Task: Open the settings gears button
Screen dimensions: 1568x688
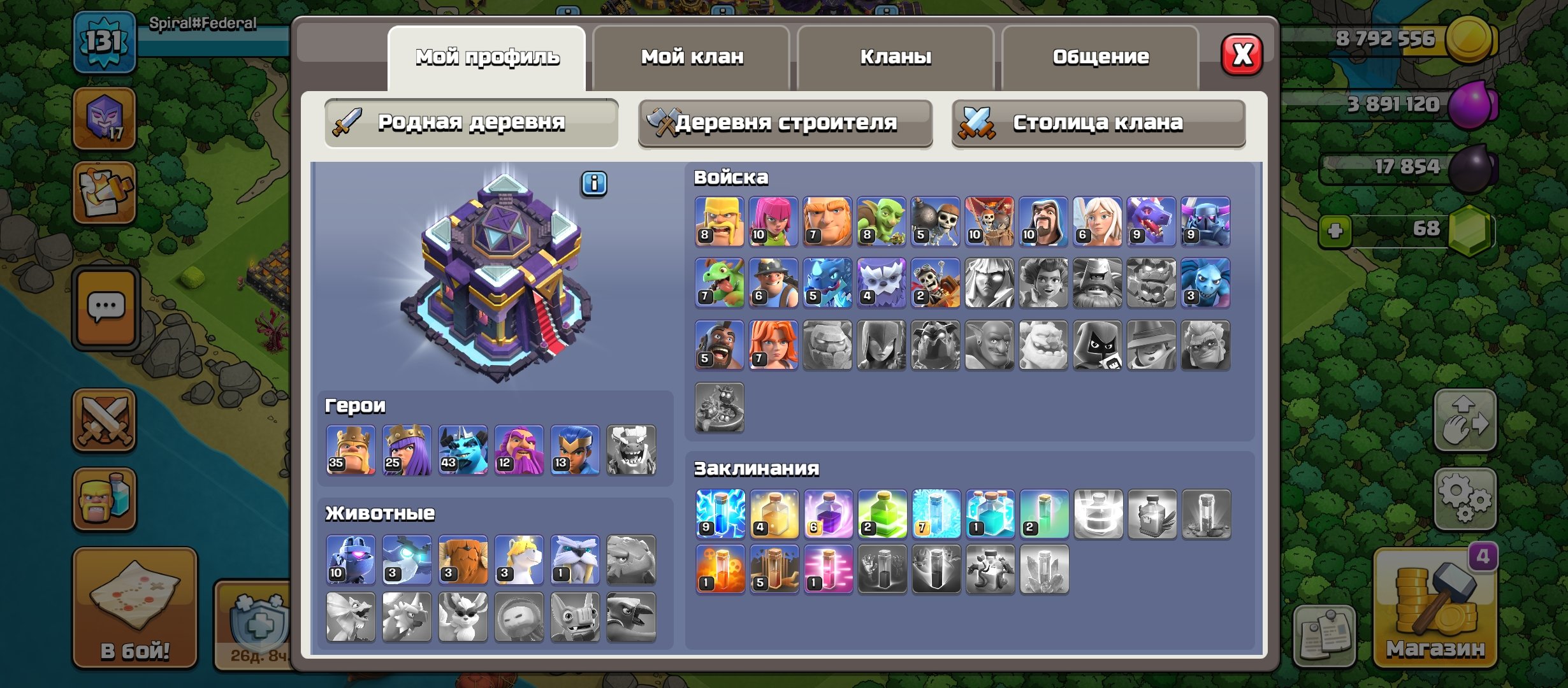Action: click(1465, 498)
